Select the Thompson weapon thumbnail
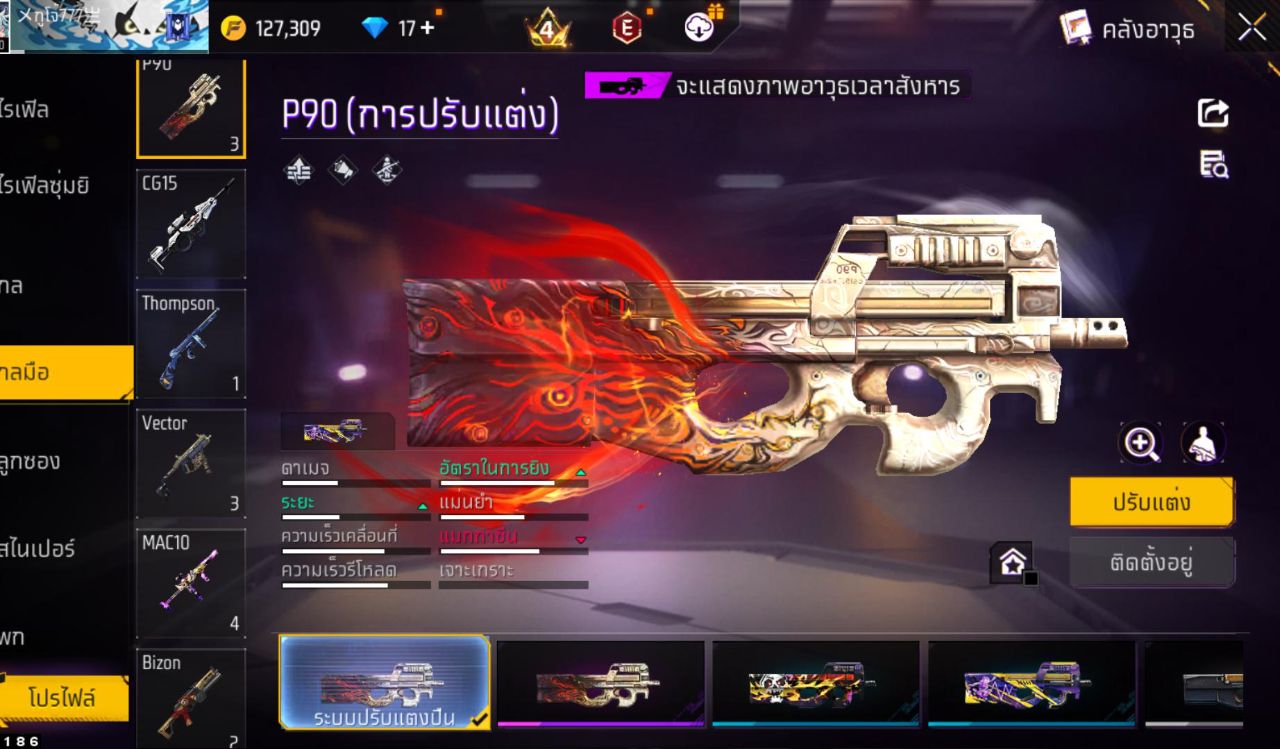Screen dimensions: 1280x749 click(x=191, y=343)
